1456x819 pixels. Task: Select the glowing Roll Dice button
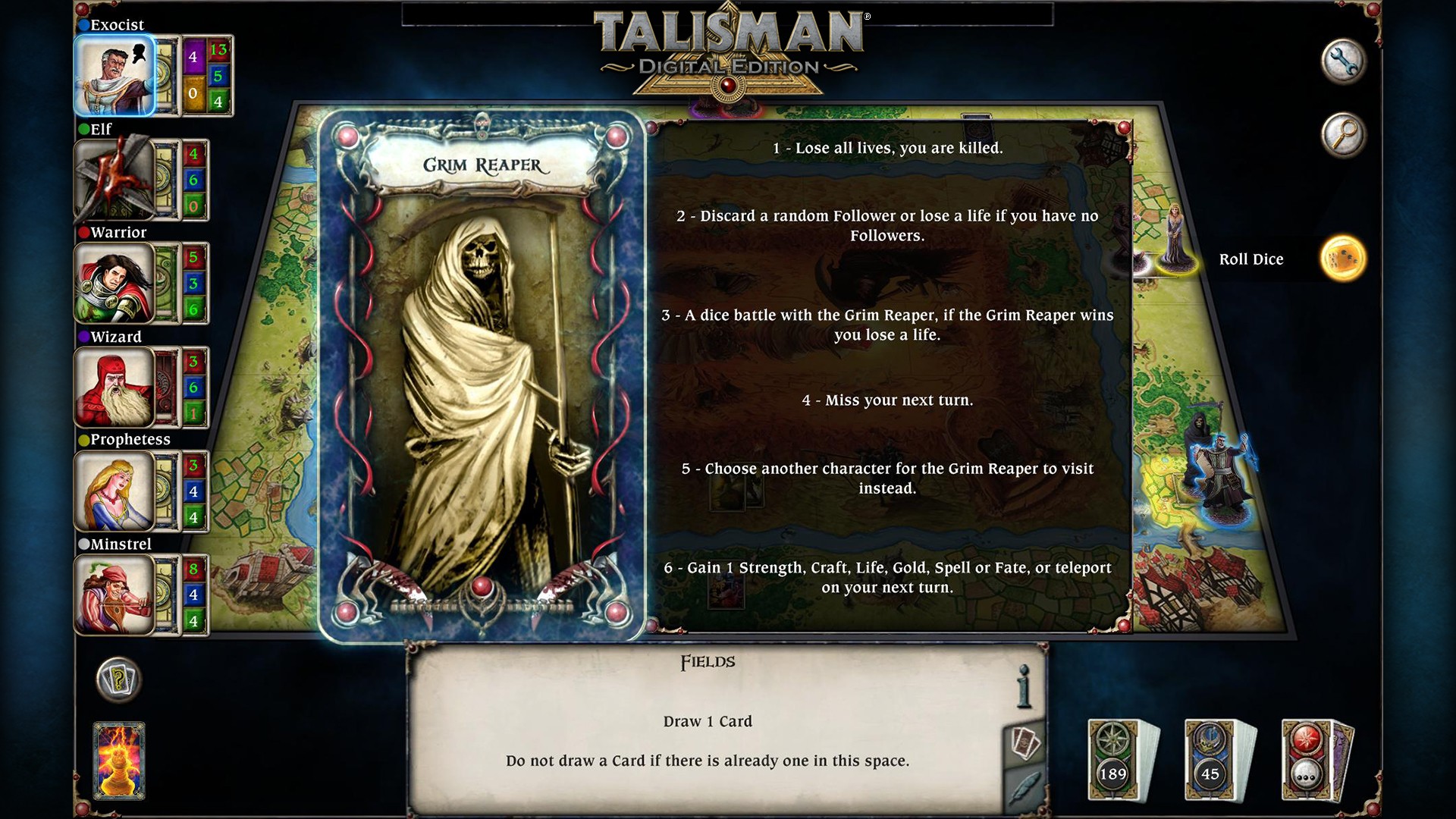(1345, 258)
